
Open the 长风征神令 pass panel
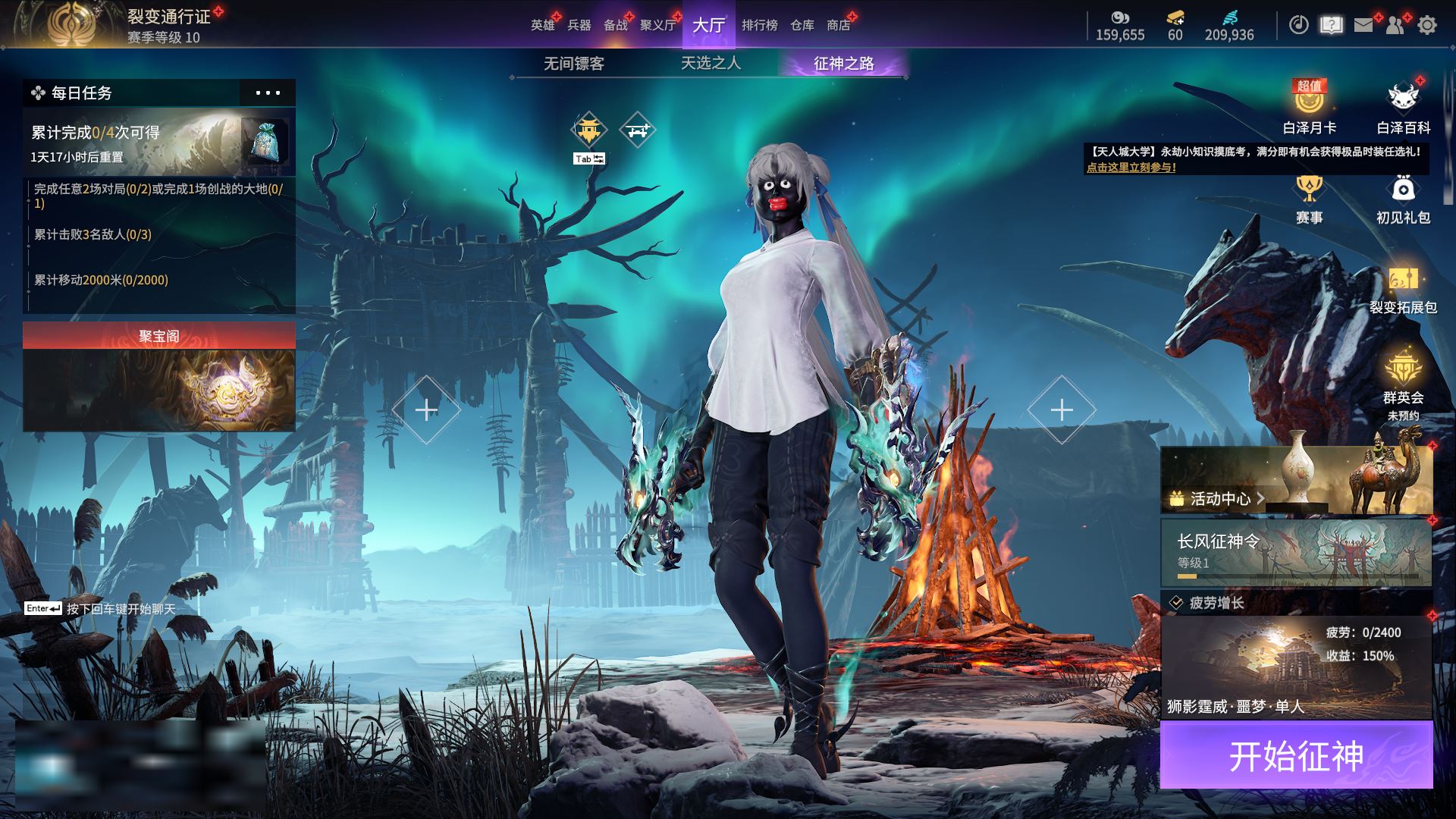coord(1296,552)
